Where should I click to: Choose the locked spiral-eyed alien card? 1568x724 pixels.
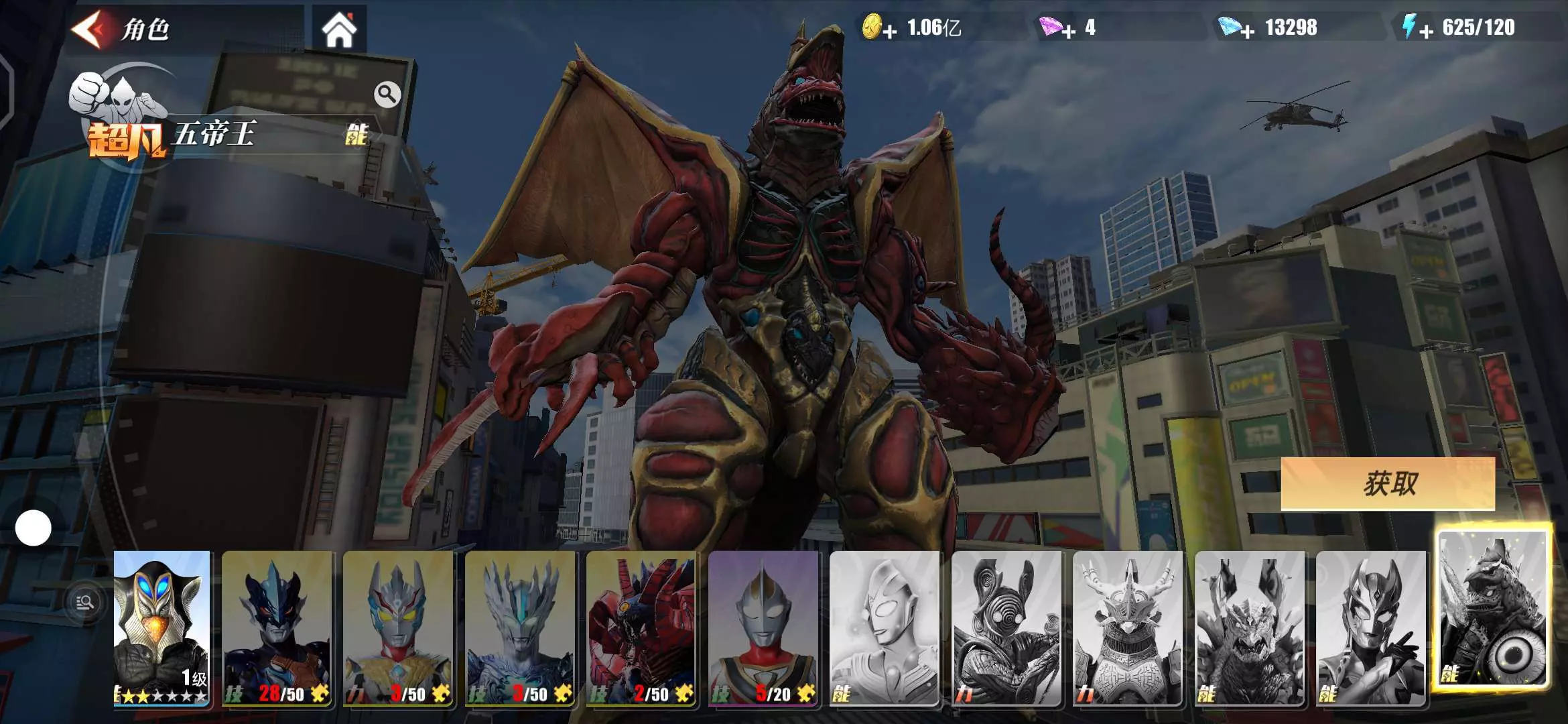[x=1006, y=627]
